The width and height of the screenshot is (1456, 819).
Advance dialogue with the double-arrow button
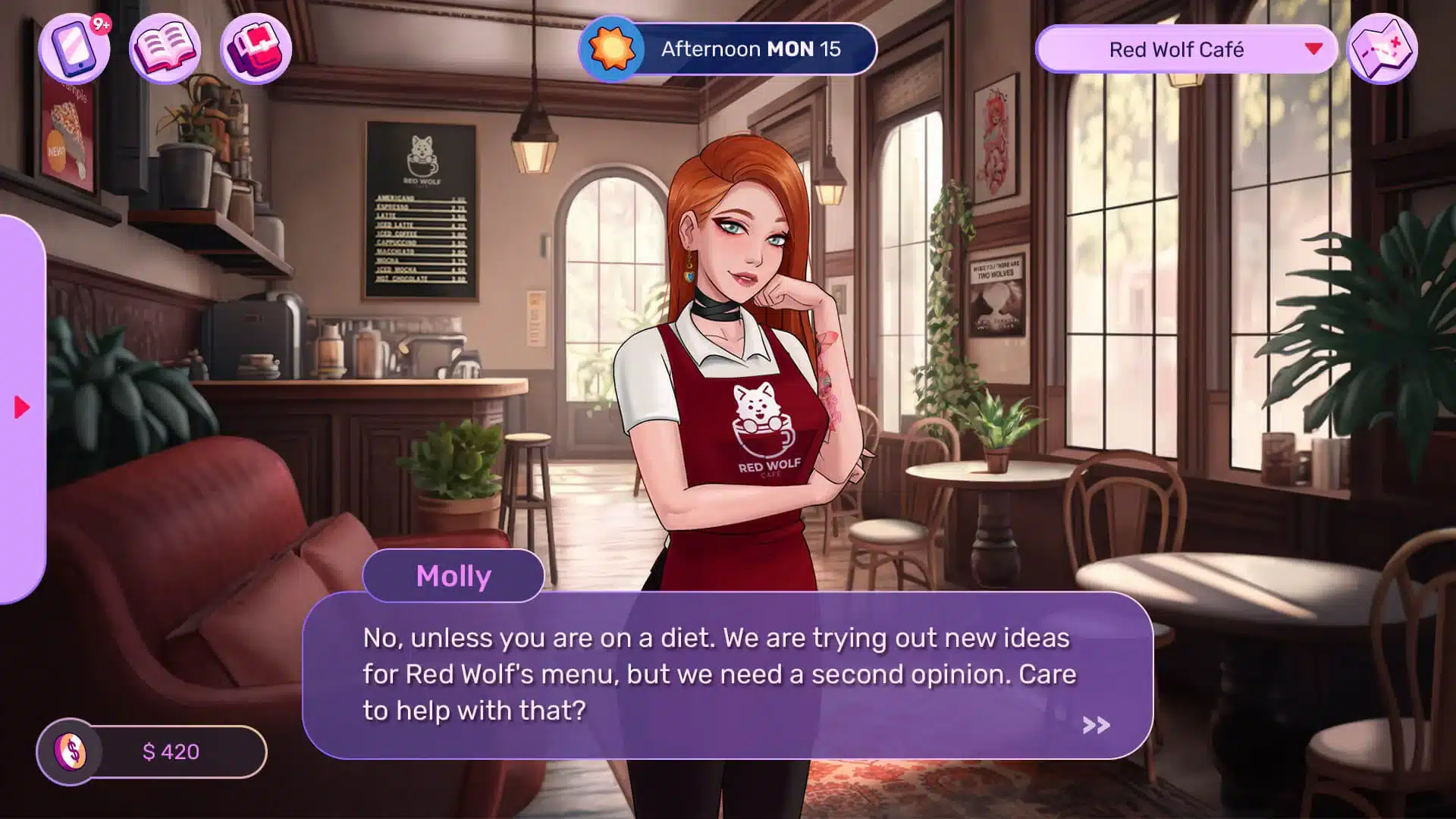coord(1096,726)
